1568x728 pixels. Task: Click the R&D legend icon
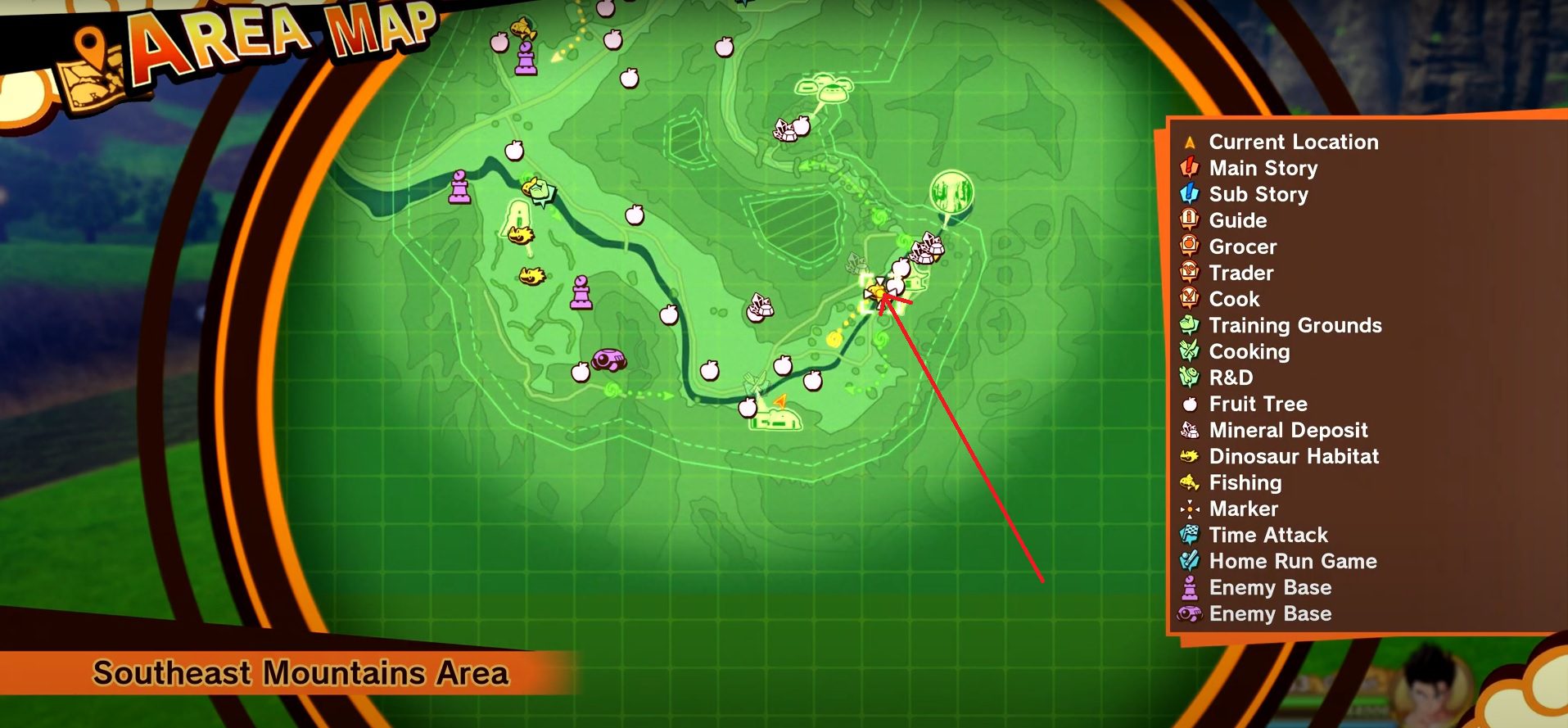click(1189, 378)
